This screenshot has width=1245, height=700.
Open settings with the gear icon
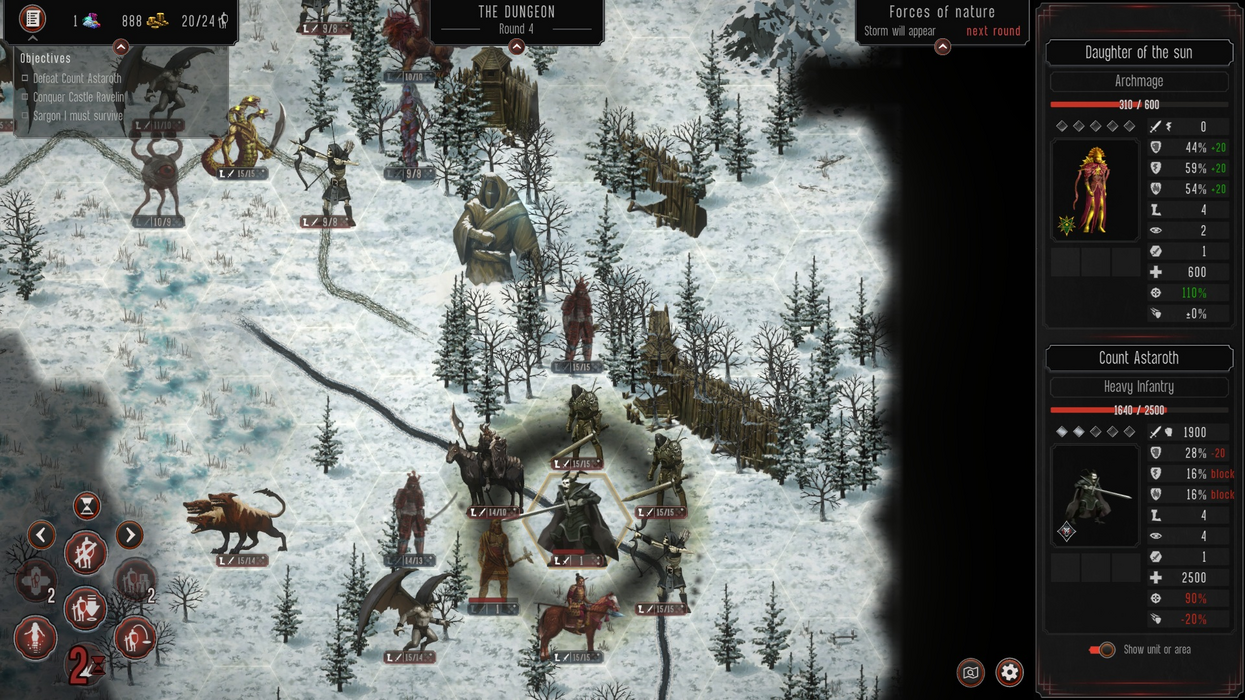tap(1009, 672)
